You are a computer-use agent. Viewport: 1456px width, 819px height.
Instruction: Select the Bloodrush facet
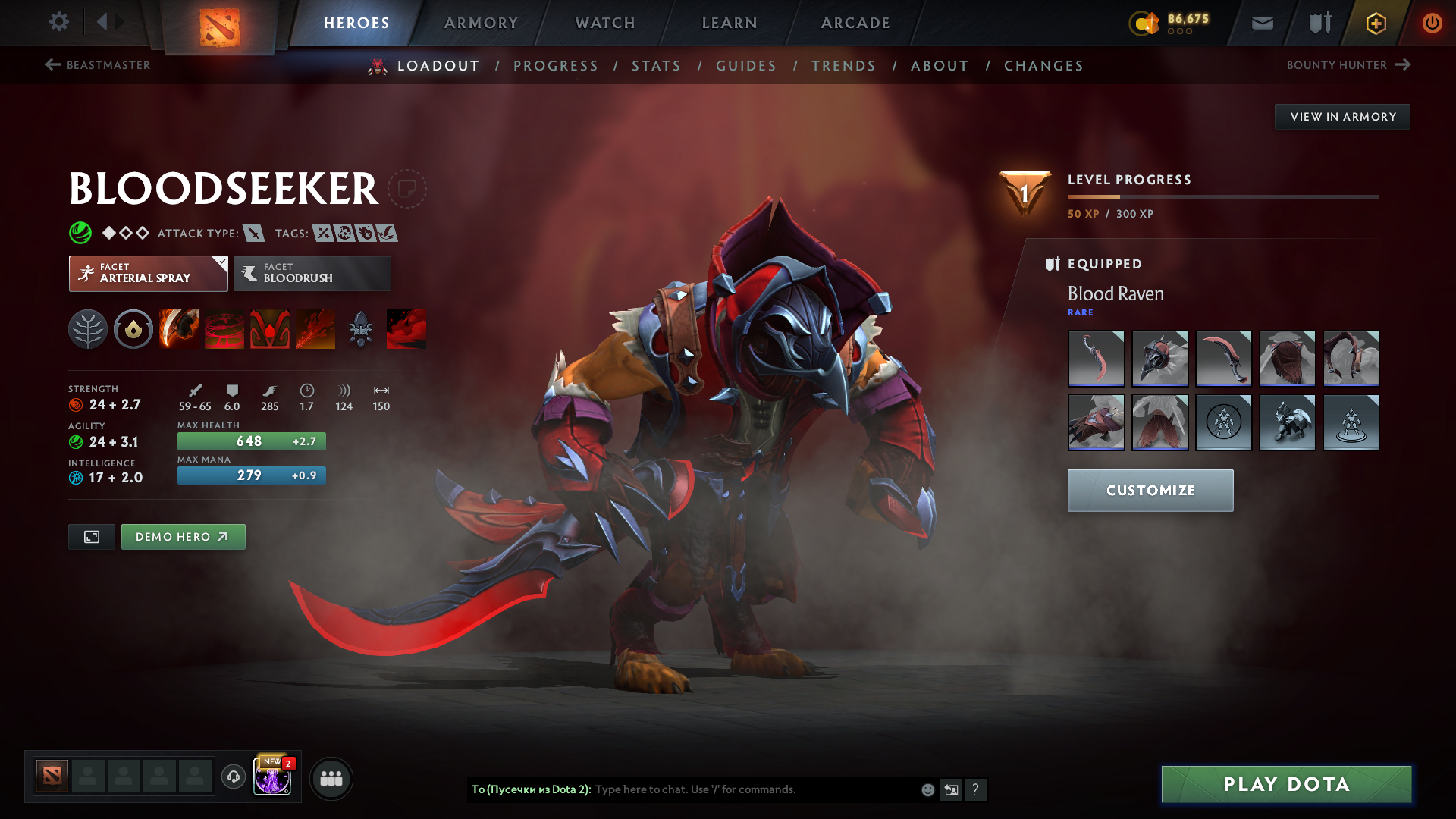312,273
